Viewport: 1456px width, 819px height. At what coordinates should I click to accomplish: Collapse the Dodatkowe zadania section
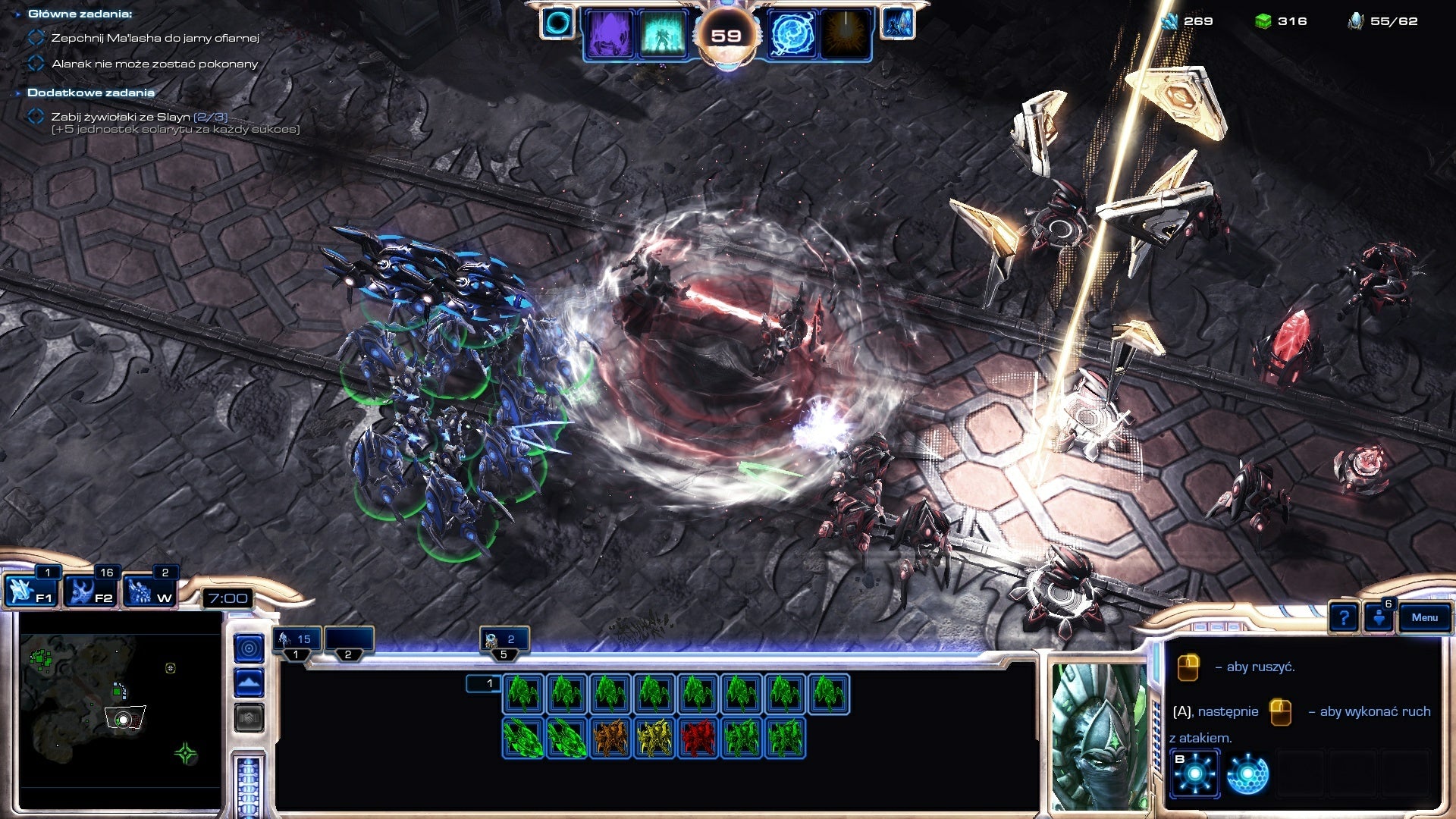(x=17, y=91)
